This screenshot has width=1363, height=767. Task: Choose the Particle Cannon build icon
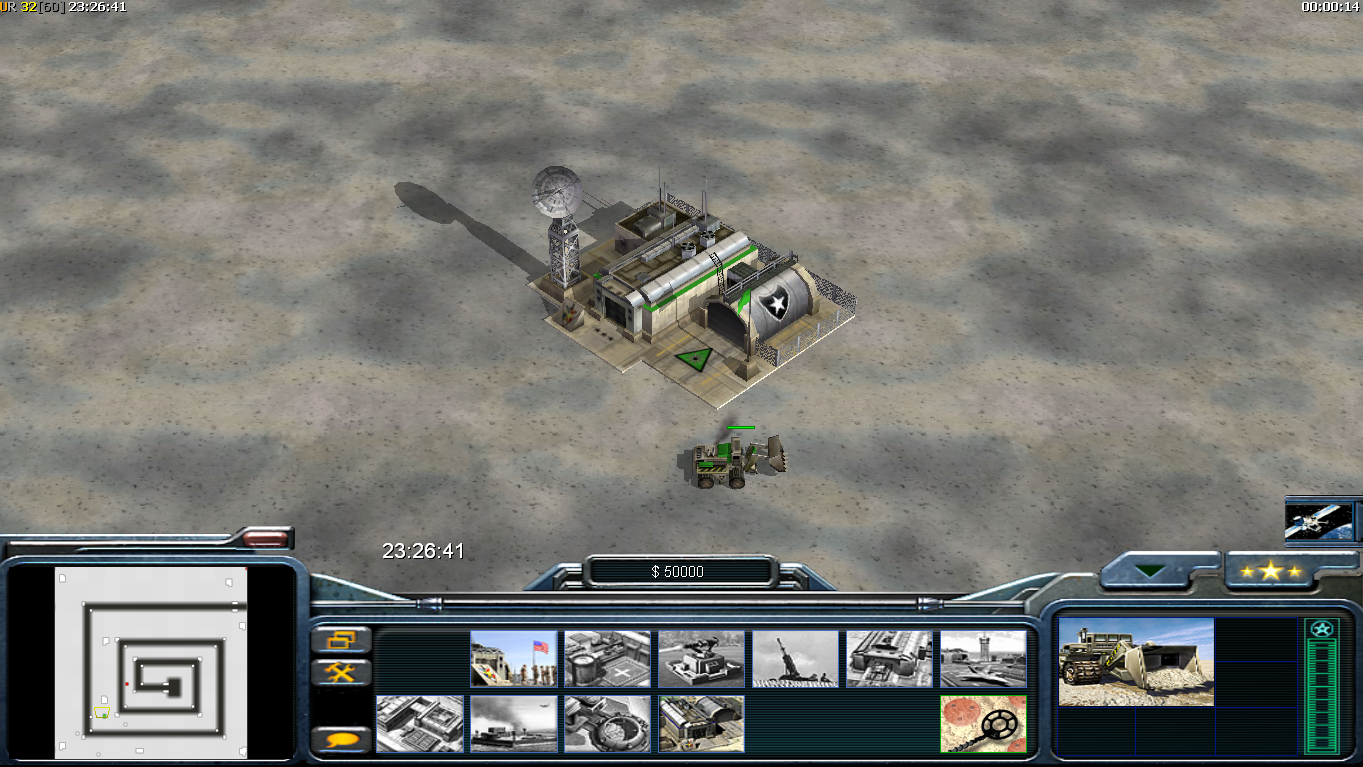coord(607,724)
